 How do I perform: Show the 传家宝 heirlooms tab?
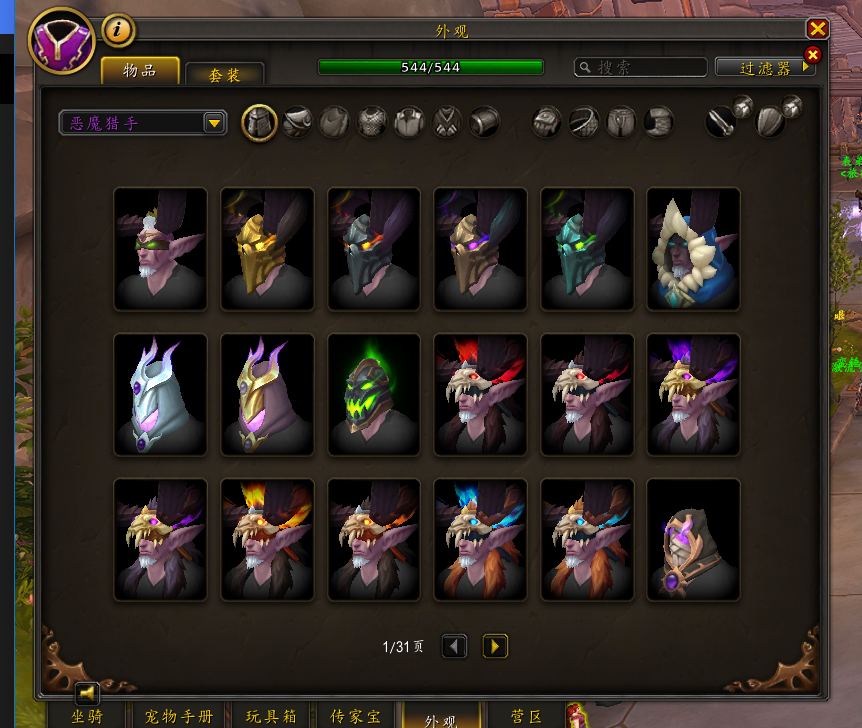355,716
